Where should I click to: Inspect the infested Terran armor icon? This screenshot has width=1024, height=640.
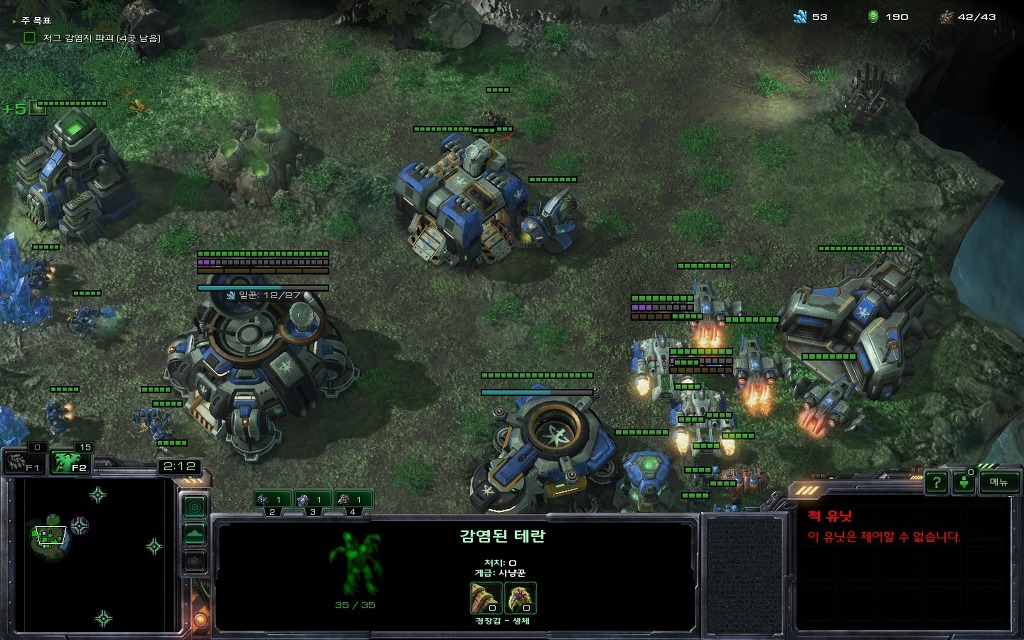pos(521,597)
